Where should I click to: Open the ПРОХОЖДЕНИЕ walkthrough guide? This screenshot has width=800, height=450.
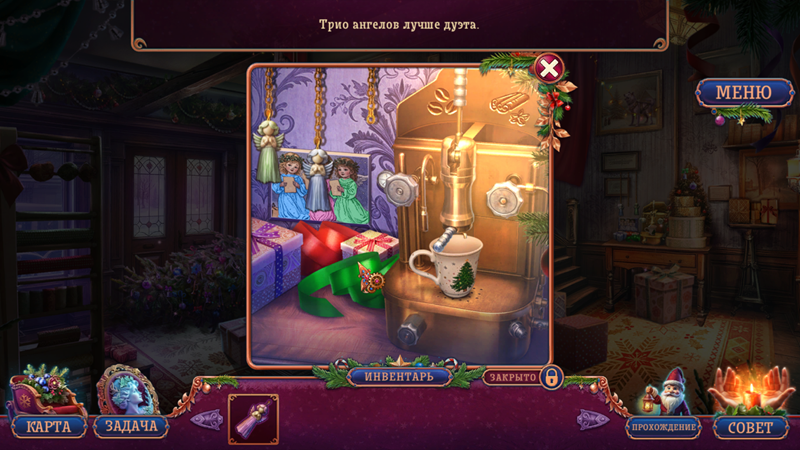663,427
